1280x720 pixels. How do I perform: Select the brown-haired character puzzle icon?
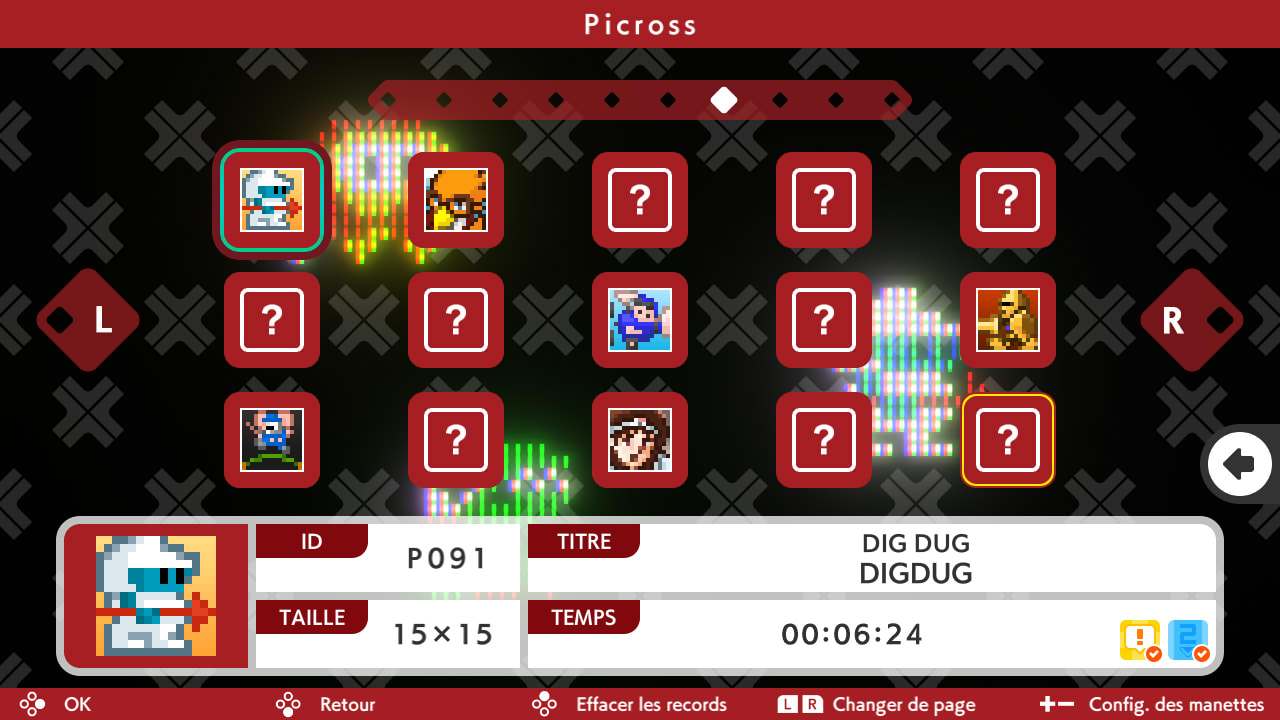640,440
